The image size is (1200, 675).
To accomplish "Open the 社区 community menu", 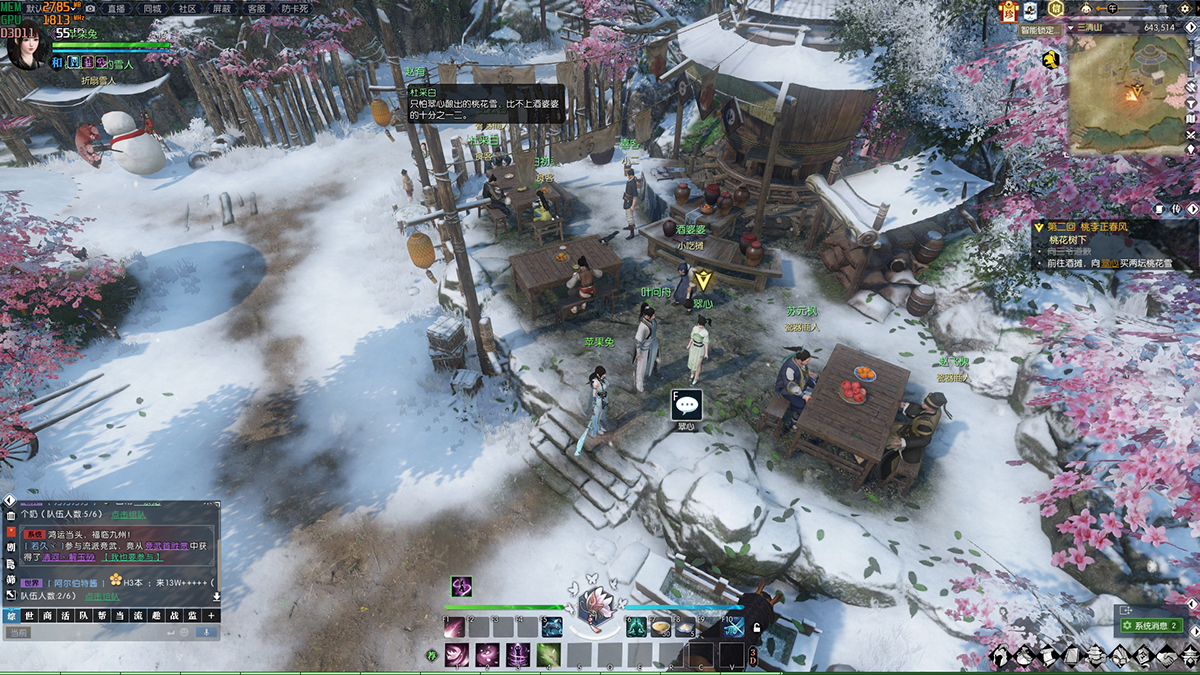I will [x=186, y=8].
